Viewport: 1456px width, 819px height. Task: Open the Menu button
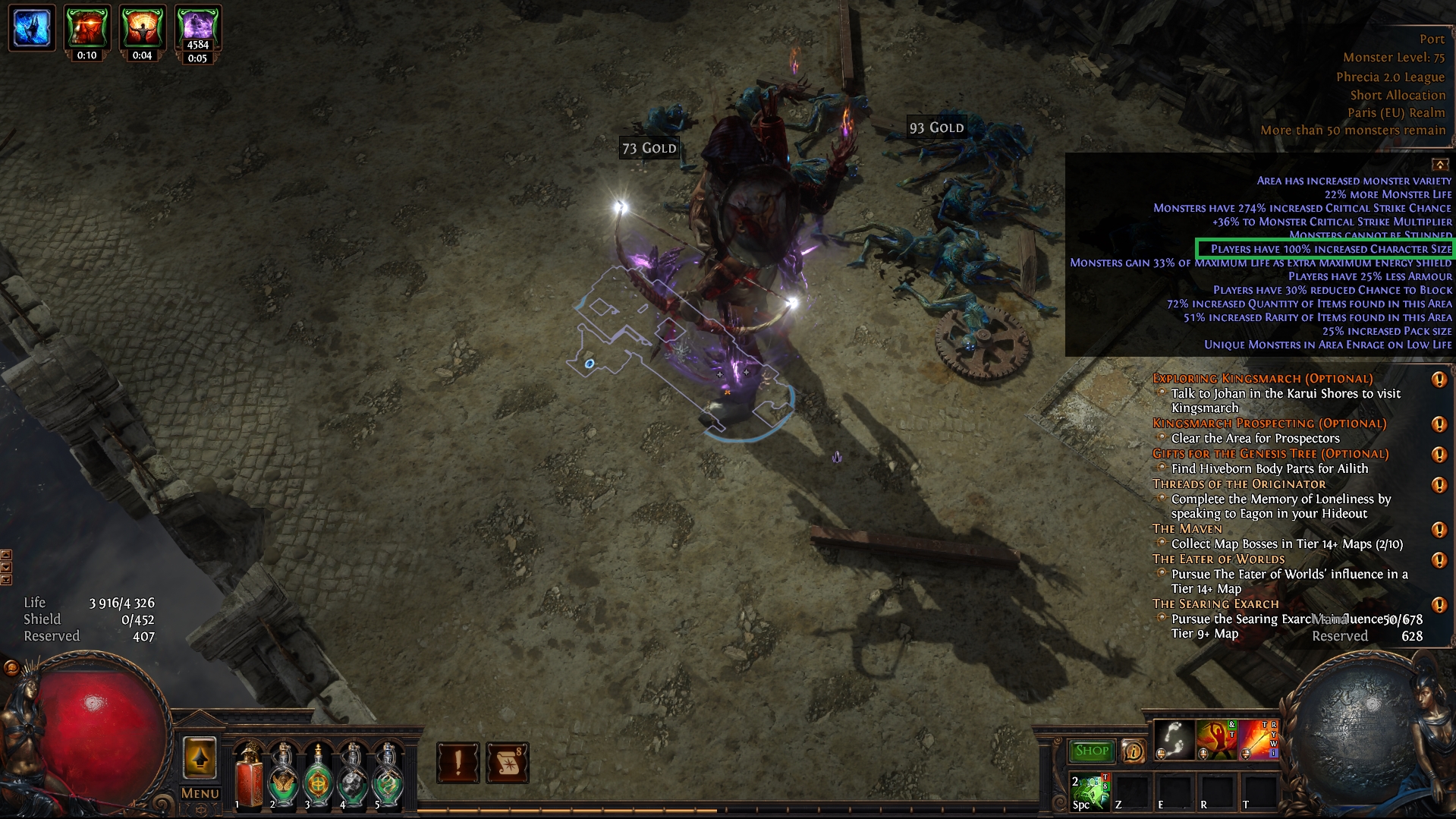pos(200,793)
